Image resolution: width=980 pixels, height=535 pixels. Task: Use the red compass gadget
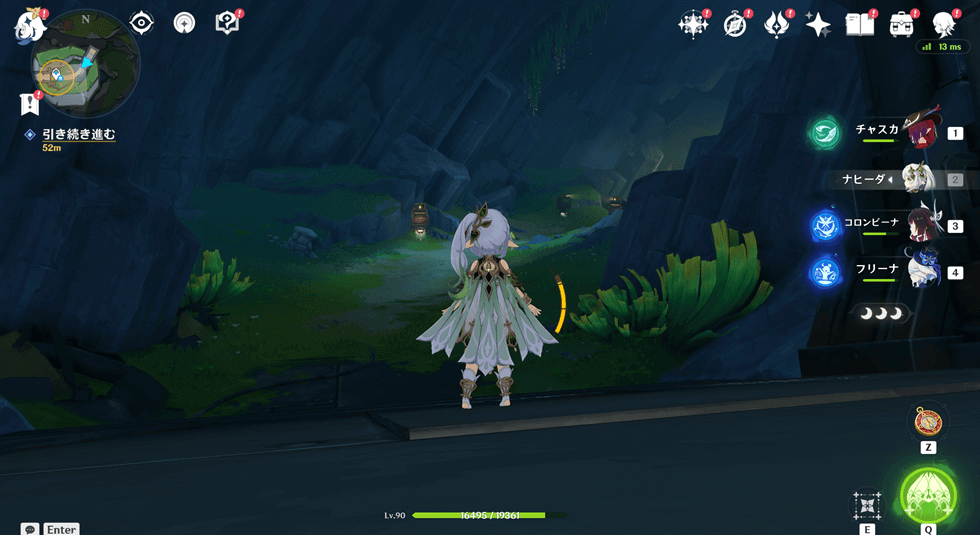point(928,422)
